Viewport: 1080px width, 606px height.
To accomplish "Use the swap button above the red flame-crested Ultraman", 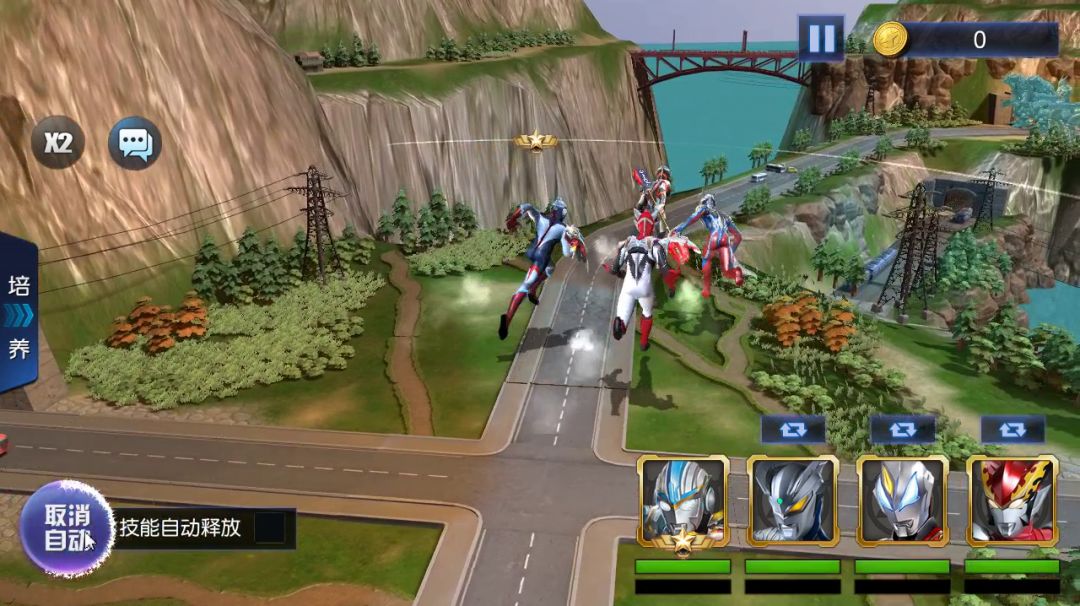I will pos(1012,429).
